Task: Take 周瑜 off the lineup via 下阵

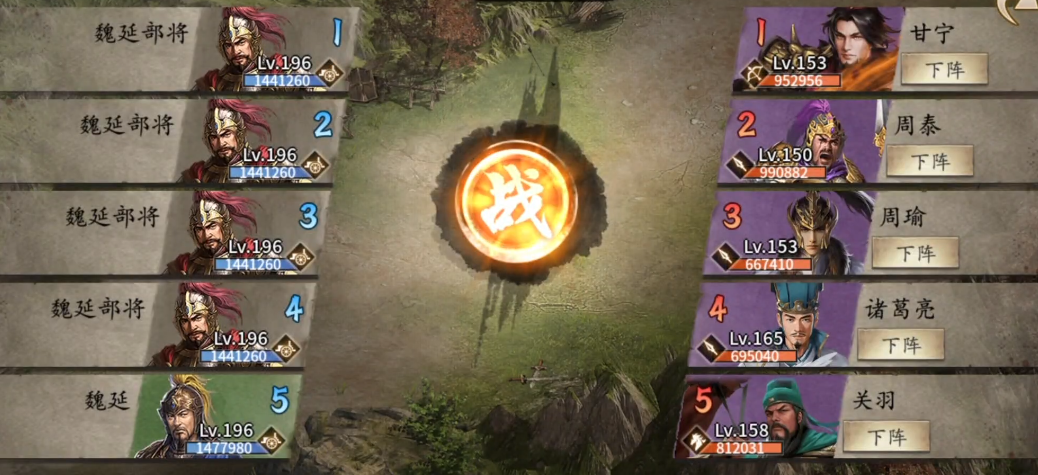Action: click(x=915, y=252)
